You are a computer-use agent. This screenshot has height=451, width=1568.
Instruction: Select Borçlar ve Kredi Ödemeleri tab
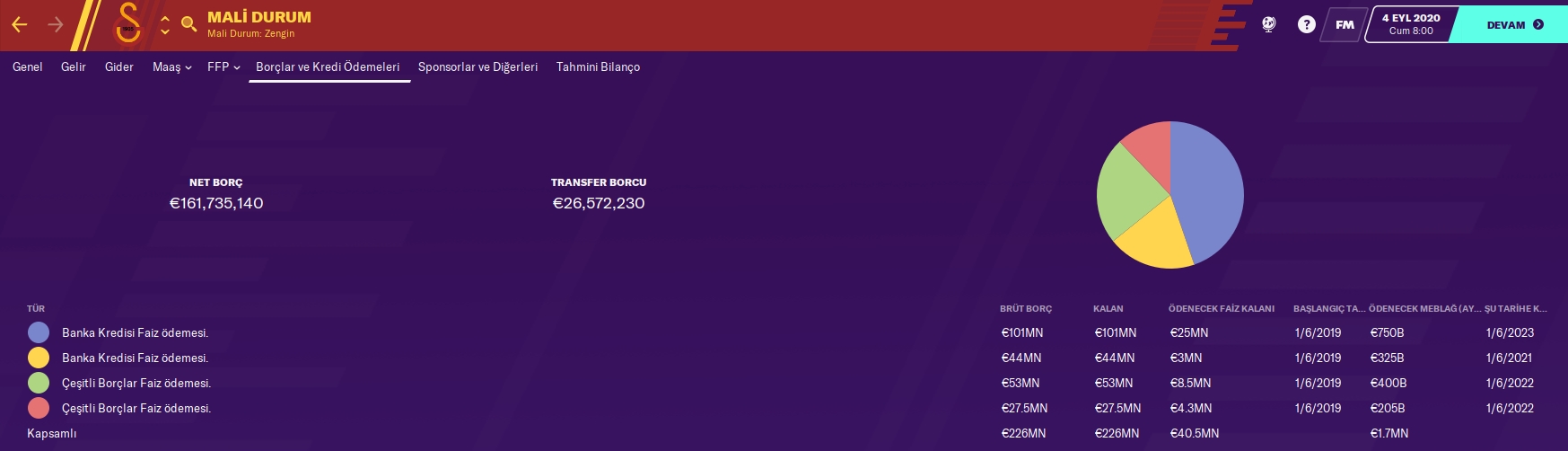click(328, 67)
